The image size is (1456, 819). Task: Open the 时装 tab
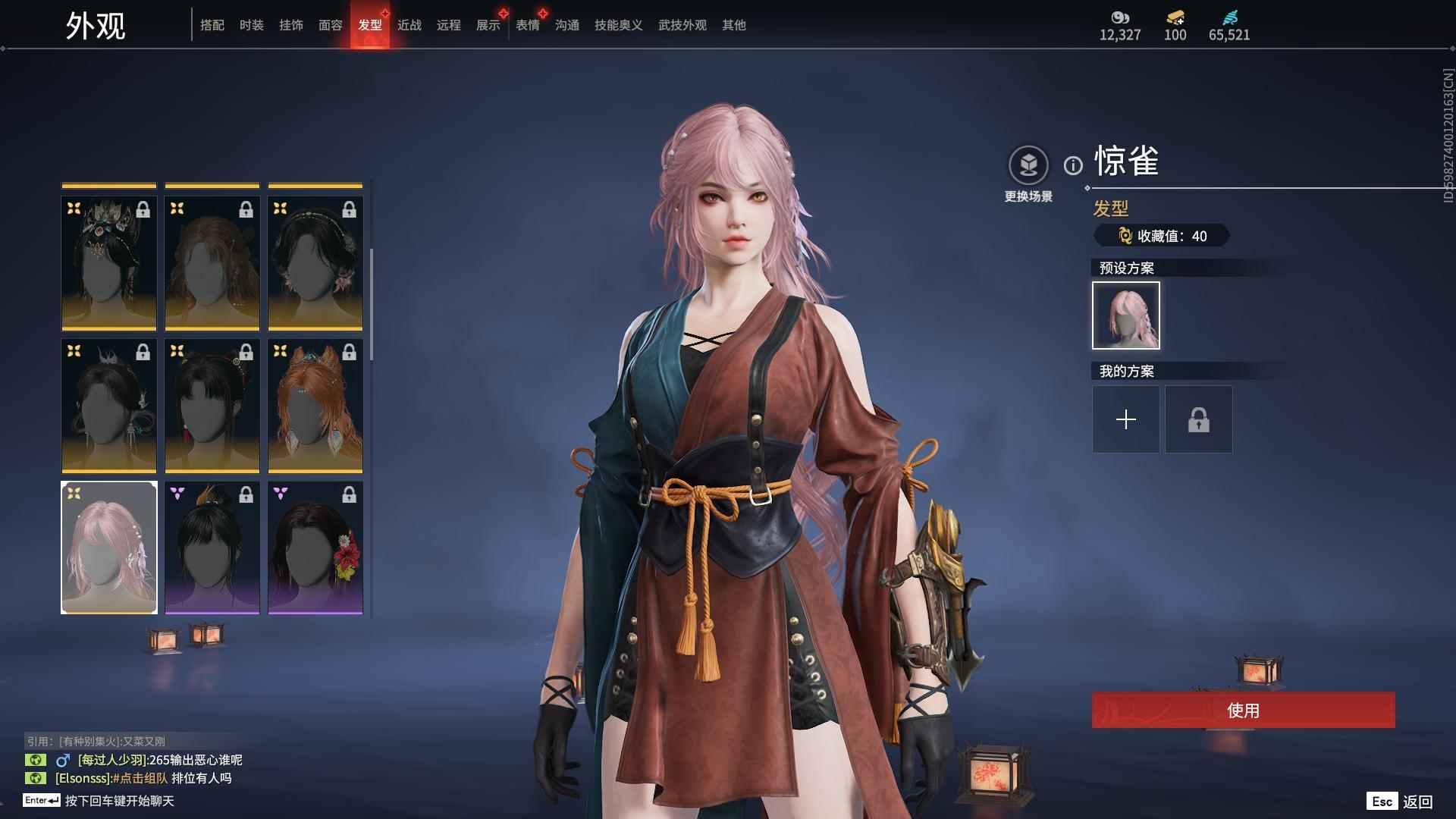[251, 25]
